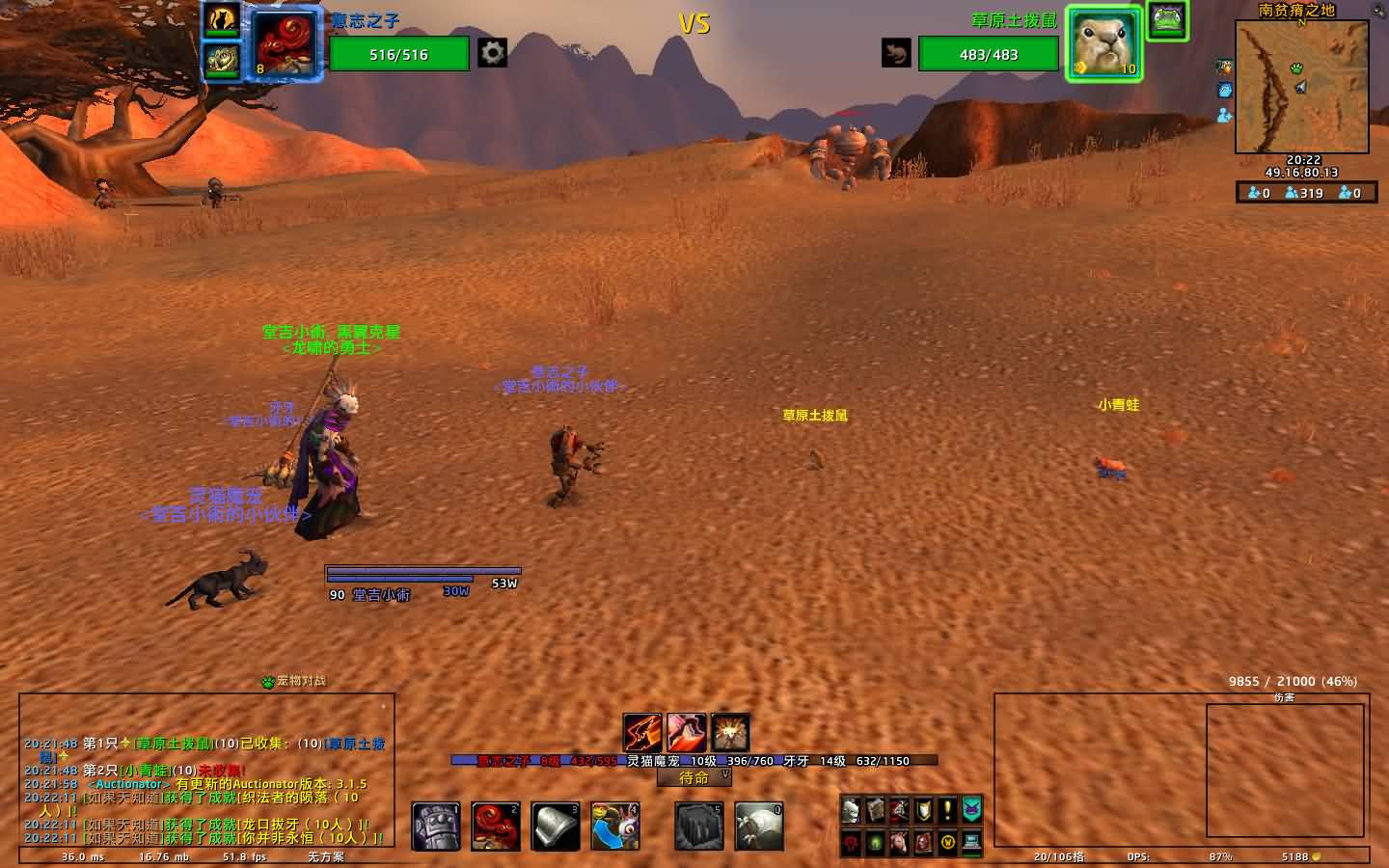Select the active red swirl pet portrait
Viewport: 1389px width, 868px height.
click(x=286, y=43)
